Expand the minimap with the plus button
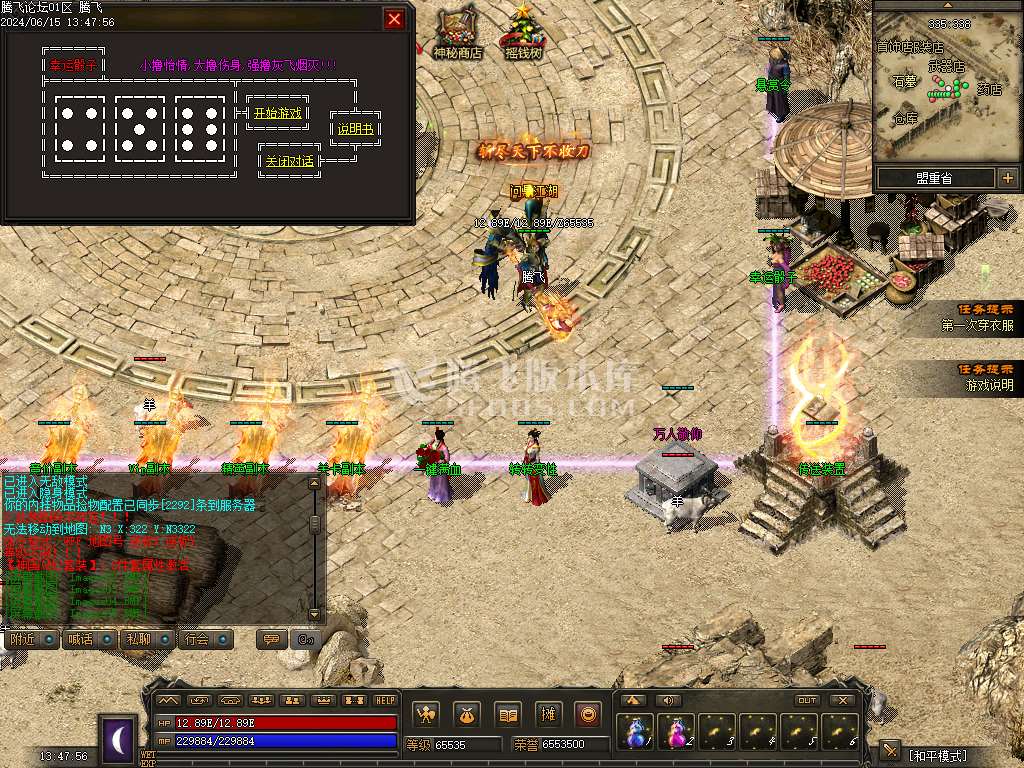The height and width of the screenshot is (768, 1024). pyautogui.click(x=1007, y=178)
